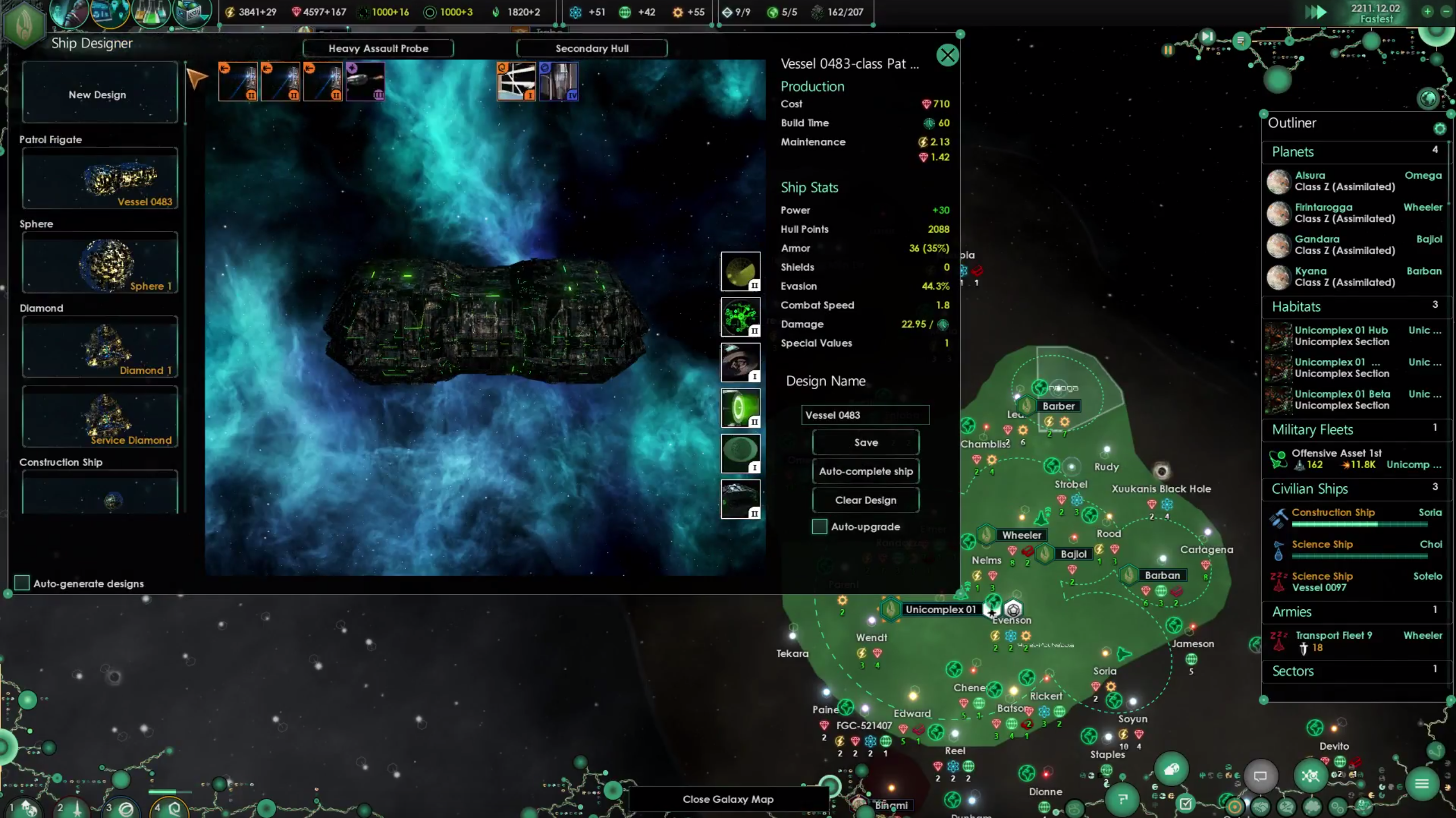Screen dimensions: 1456x818
Task: Click the New Design button
Action: (x=98, y=94)
